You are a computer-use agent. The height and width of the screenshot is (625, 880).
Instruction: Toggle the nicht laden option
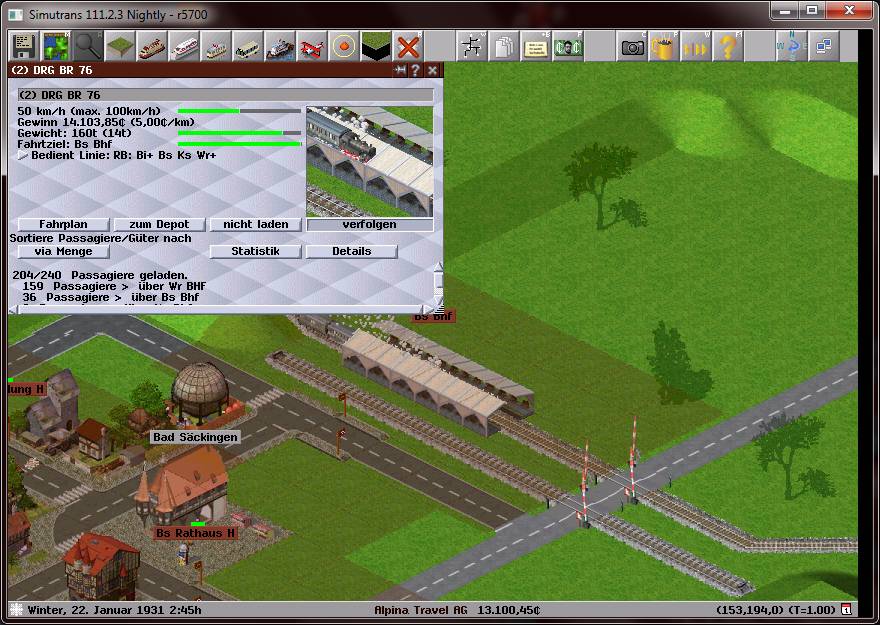click(x=255, y=224)
